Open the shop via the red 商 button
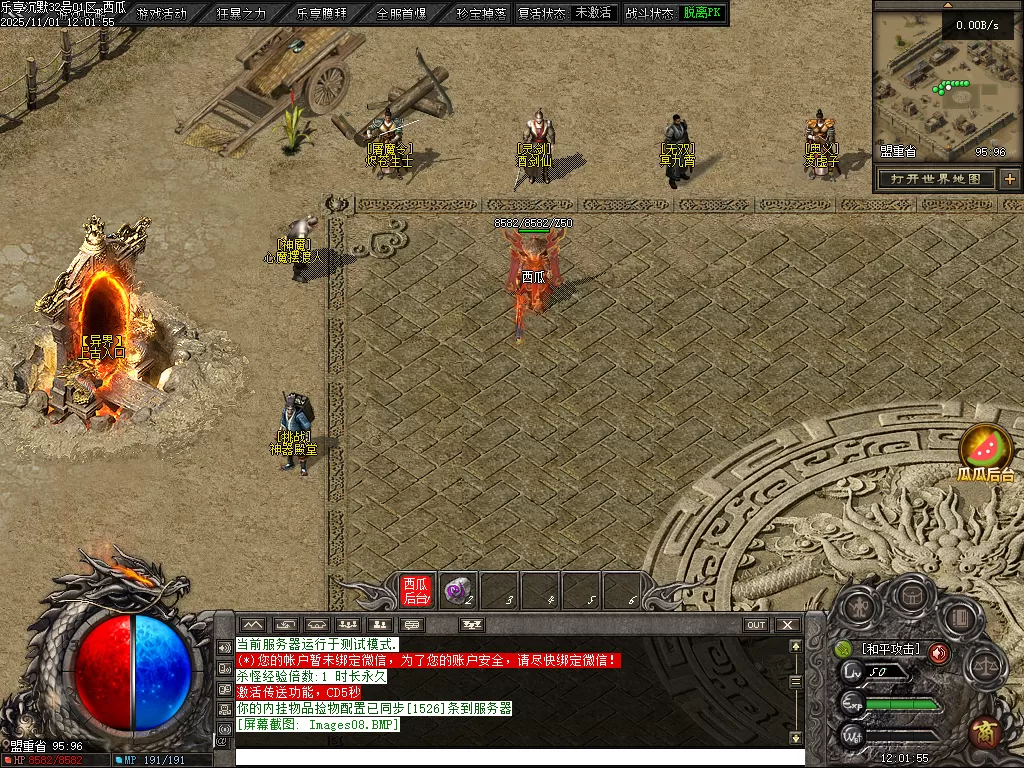Screen dimensions: 1024x768 (985, 732)
